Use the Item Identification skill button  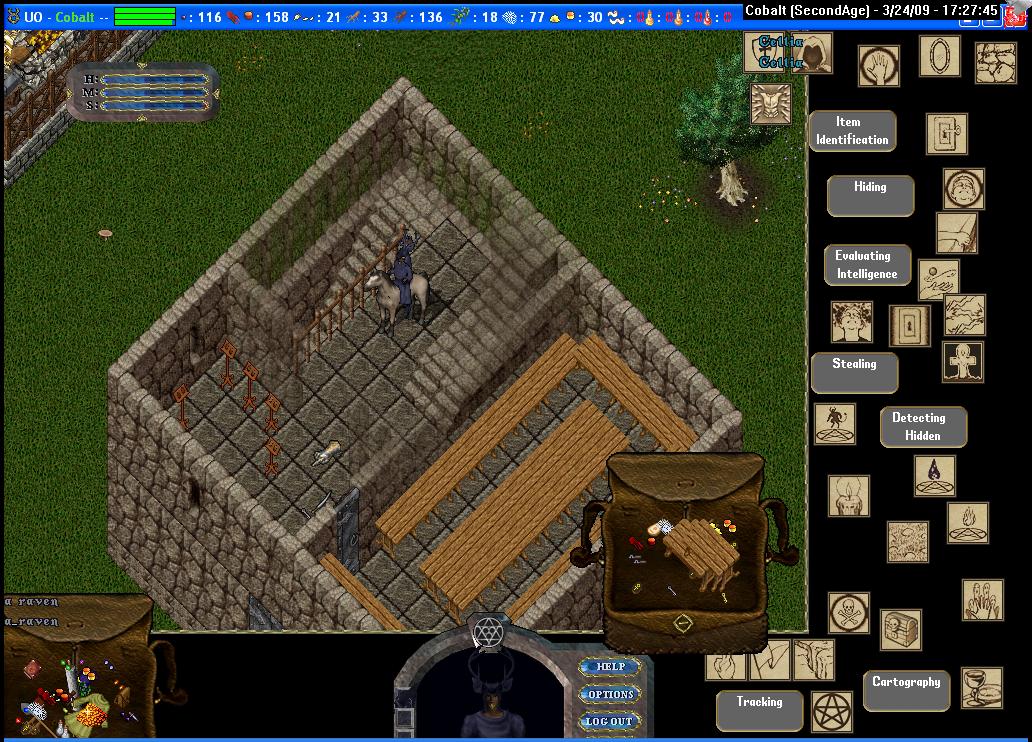pos(852,131)
